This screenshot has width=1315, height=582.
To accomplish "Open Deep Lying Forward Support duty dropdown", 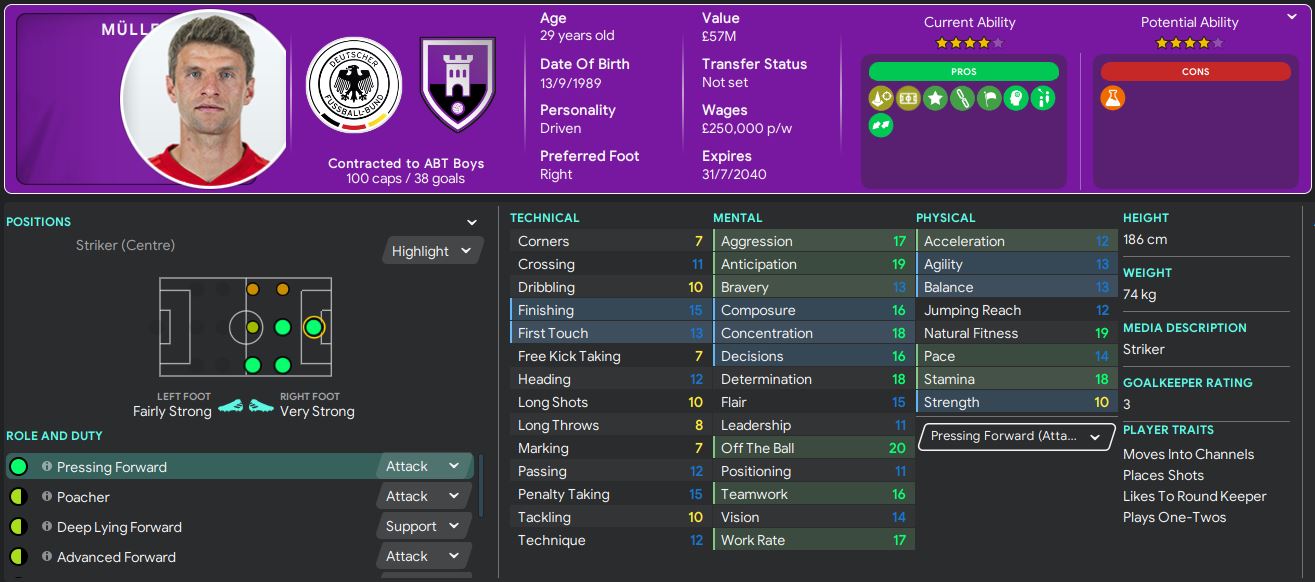I will pyautogui.click(x=424, y=527).
